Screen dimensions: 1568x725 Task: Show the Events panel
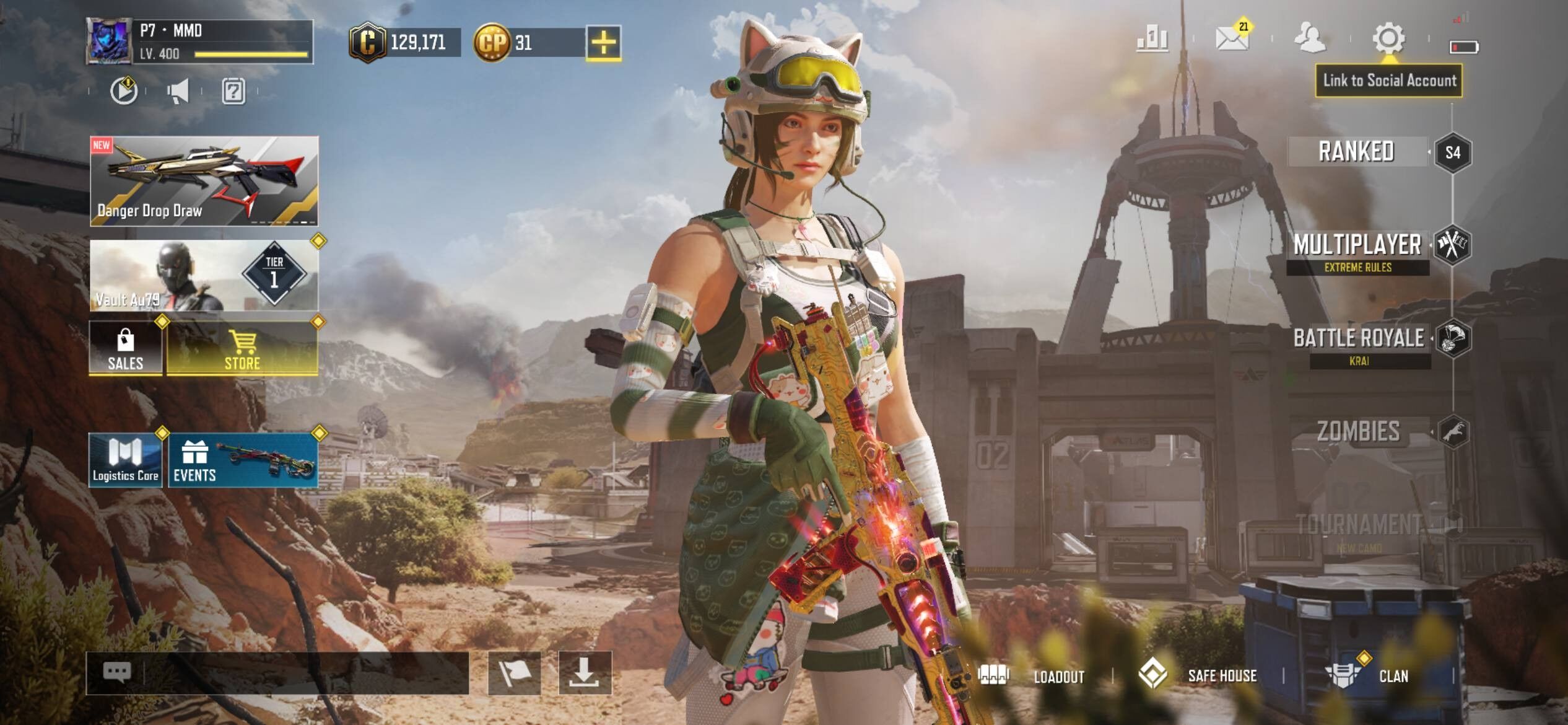[x=243, y=460]
